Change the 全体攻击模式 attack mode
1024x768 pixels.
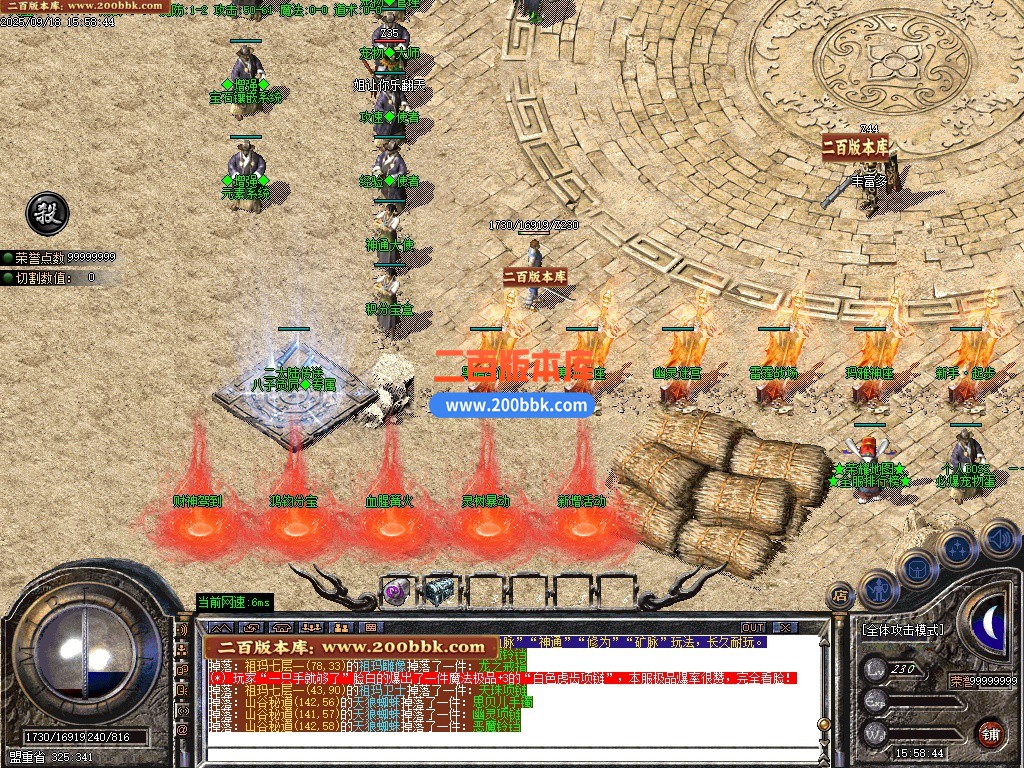point(902,630)
